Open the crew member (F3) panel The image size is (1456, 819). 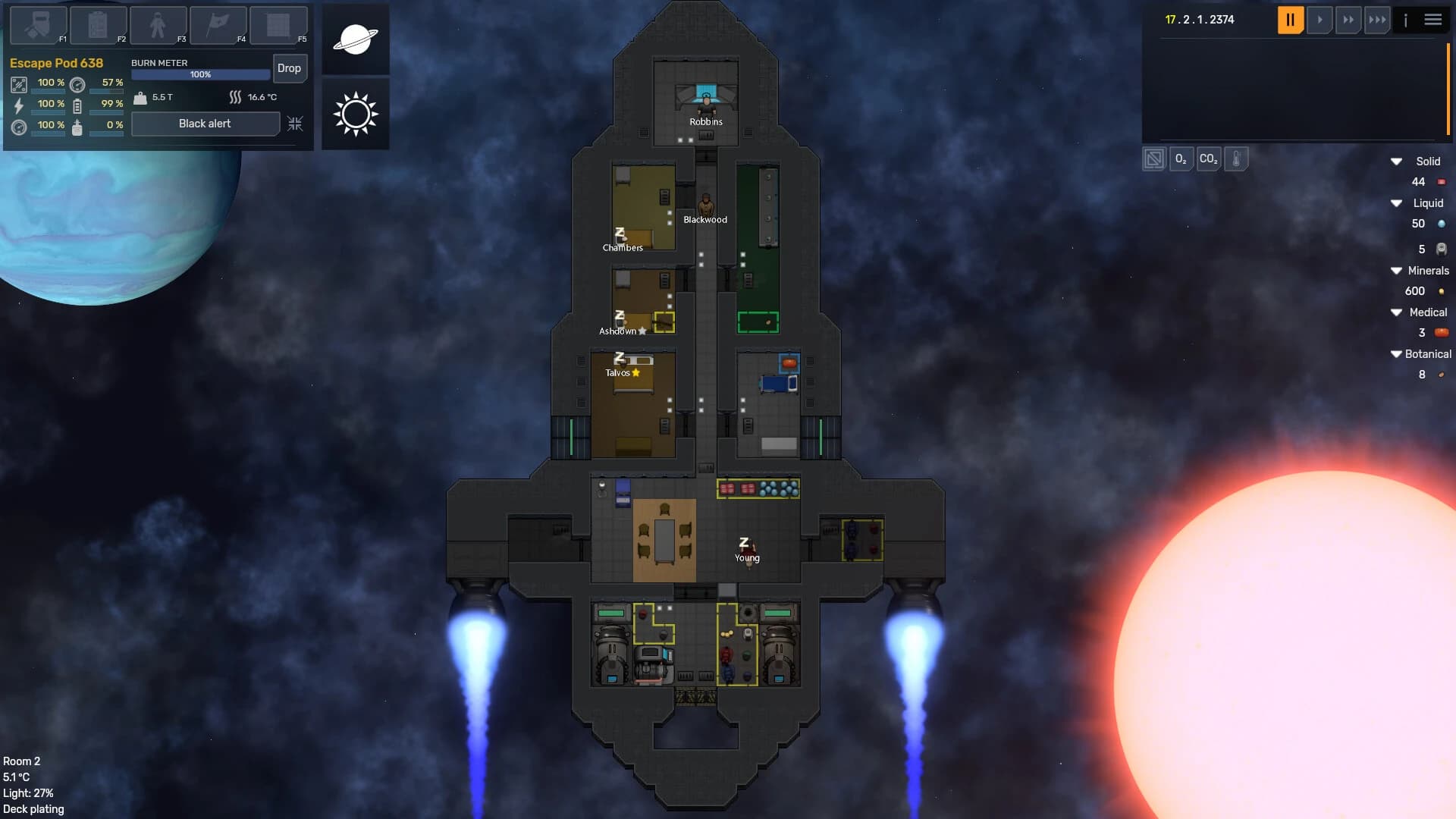[x=157, y=25]
